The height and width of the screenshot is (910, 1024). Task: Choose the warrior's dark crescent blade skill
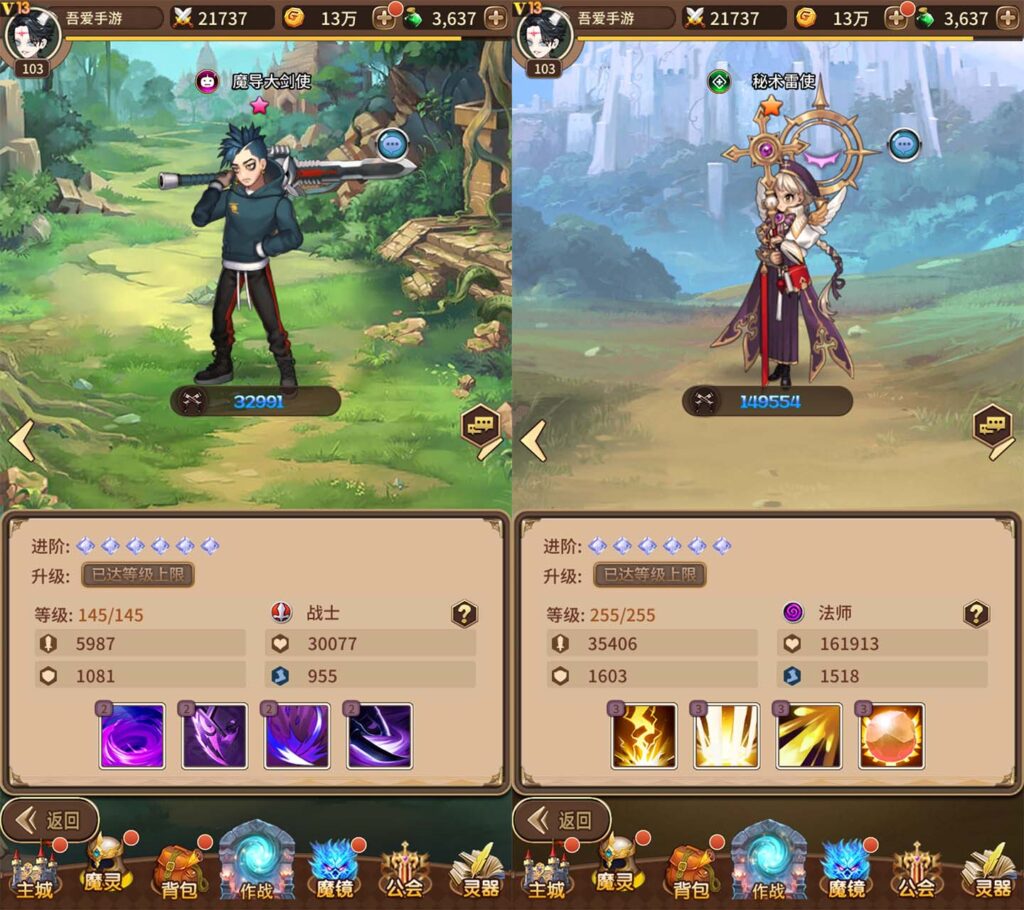[380, 736]
